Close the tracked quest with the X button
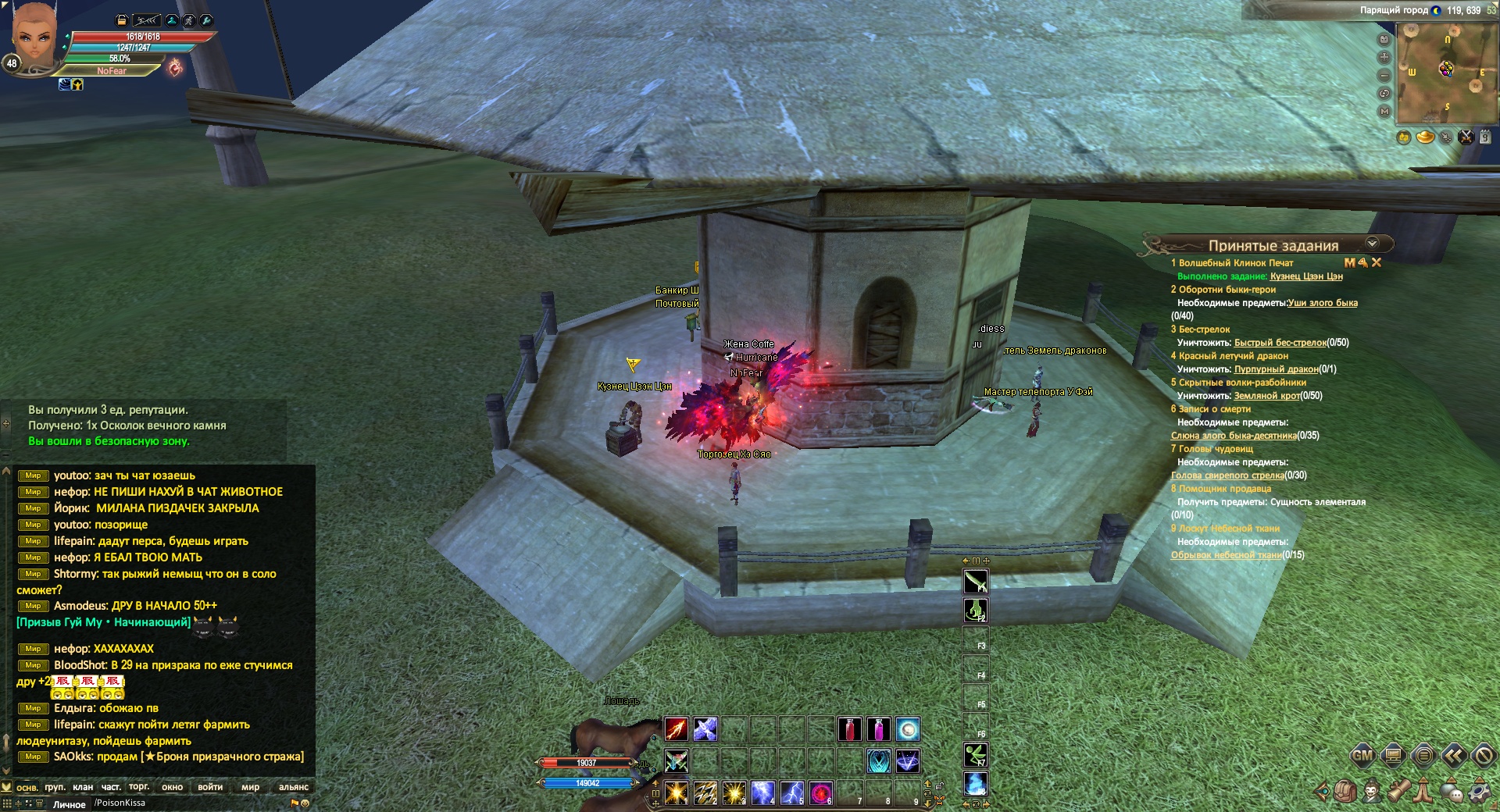 click(x=1377, y=263)
